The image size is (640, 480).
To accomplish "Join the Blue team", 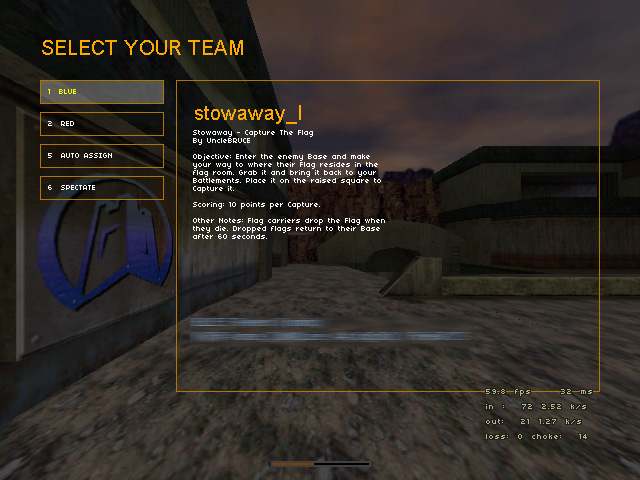I will pos(102,92).
